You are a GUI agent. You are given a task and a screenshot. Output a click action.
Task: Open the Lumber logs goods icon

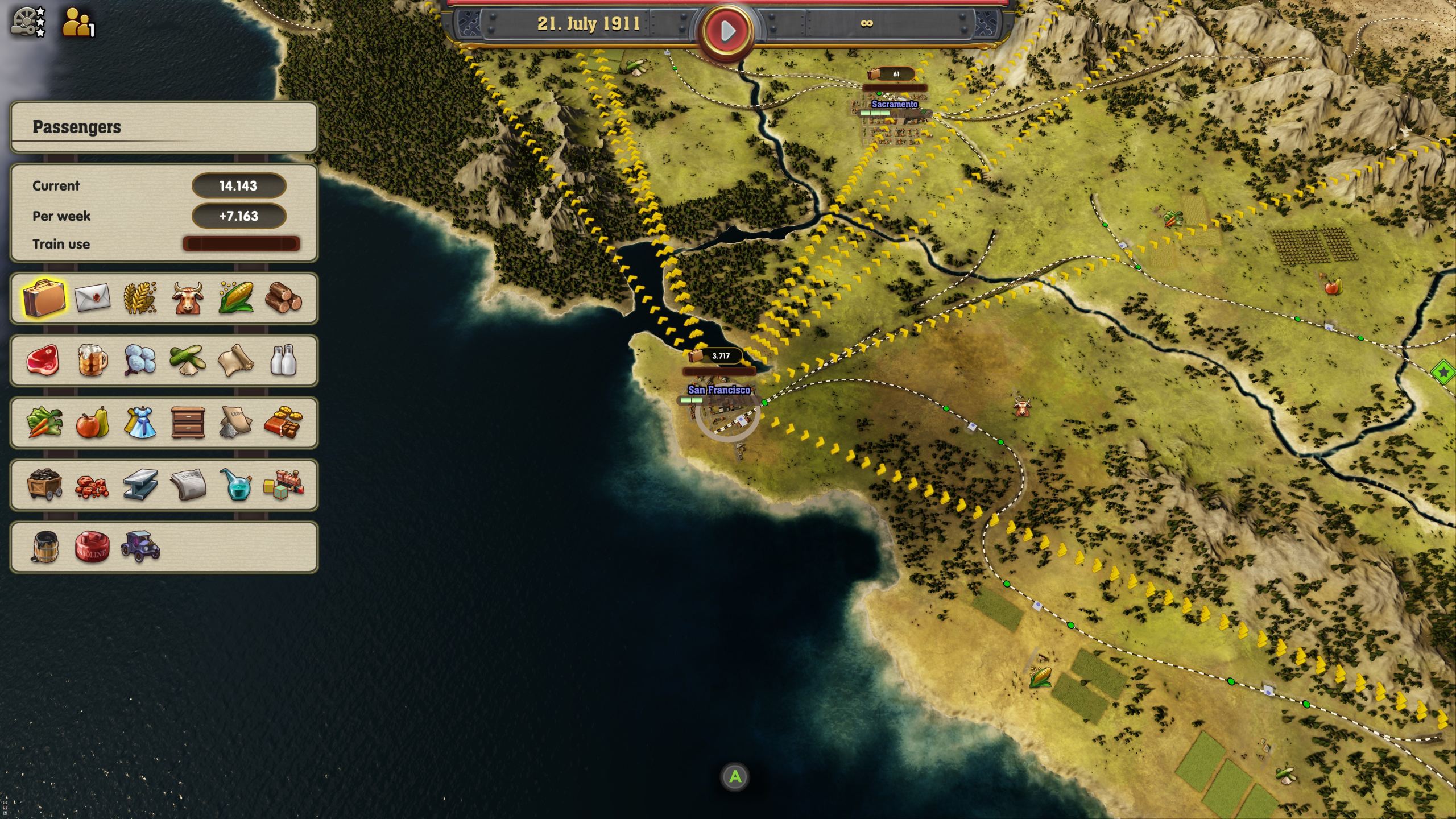coord(284,299)
